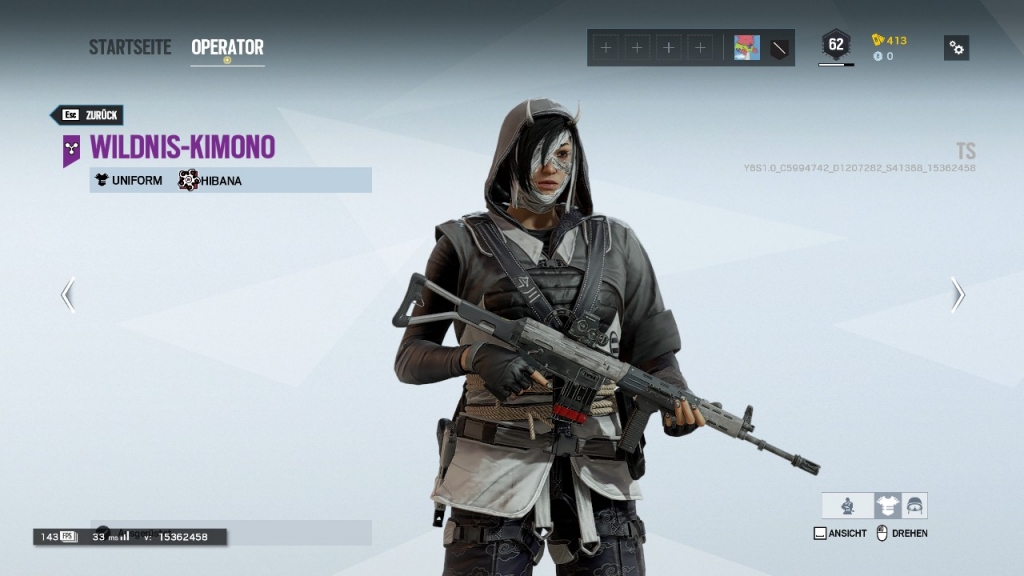Image resolution: width=1024 pixels, height=576 pixels.
Task: Click the black shield badge beside the avatar
Action: (779, 47)
